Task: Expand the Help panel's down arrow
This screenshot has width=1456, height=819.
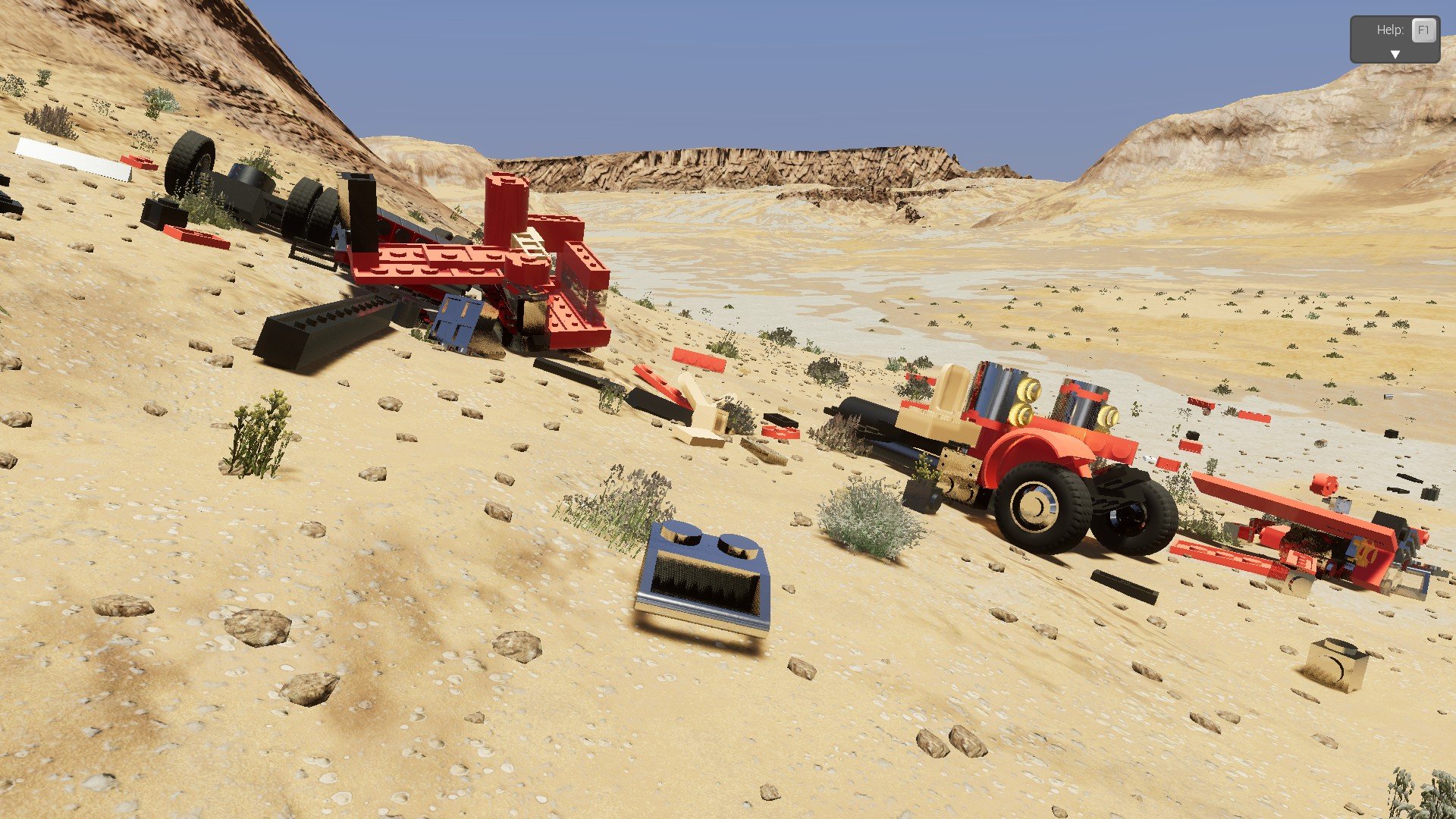Action: tap(1394, 55)
